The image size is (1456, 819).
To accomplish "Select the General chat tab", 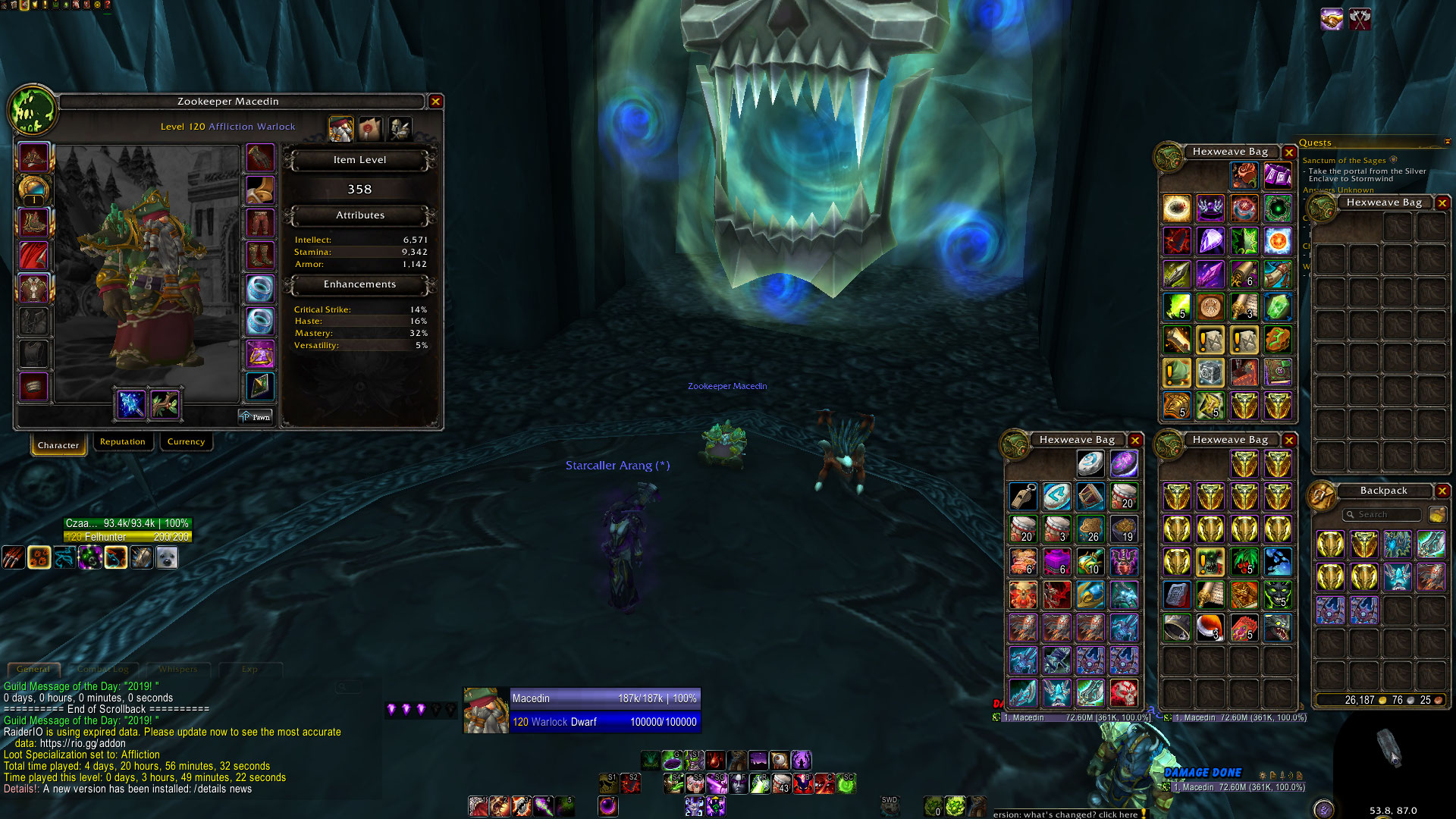I will click(x=33, y=670).
